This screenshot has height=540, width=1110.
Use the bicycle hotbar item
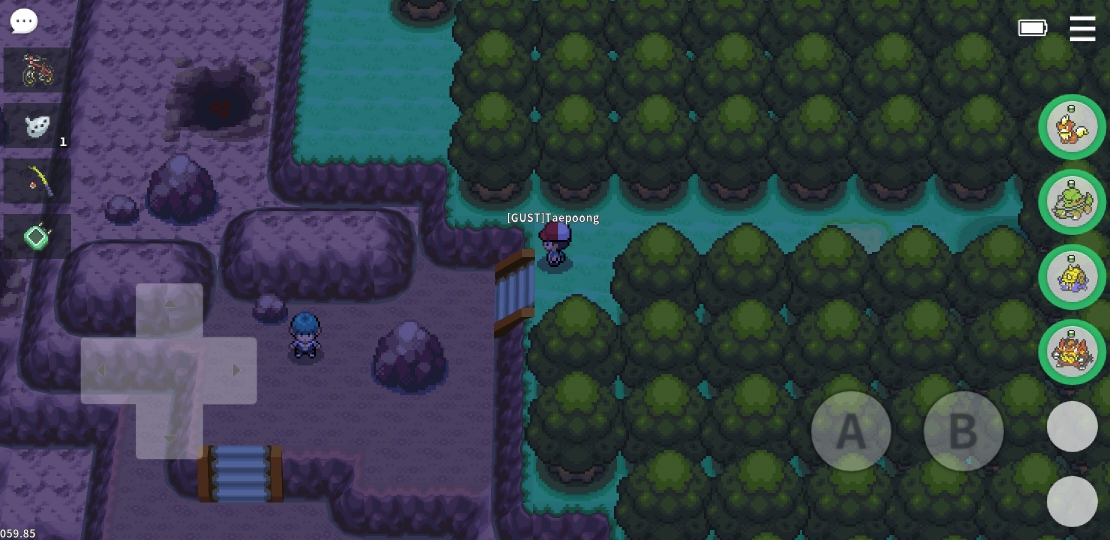click(37, 70)
